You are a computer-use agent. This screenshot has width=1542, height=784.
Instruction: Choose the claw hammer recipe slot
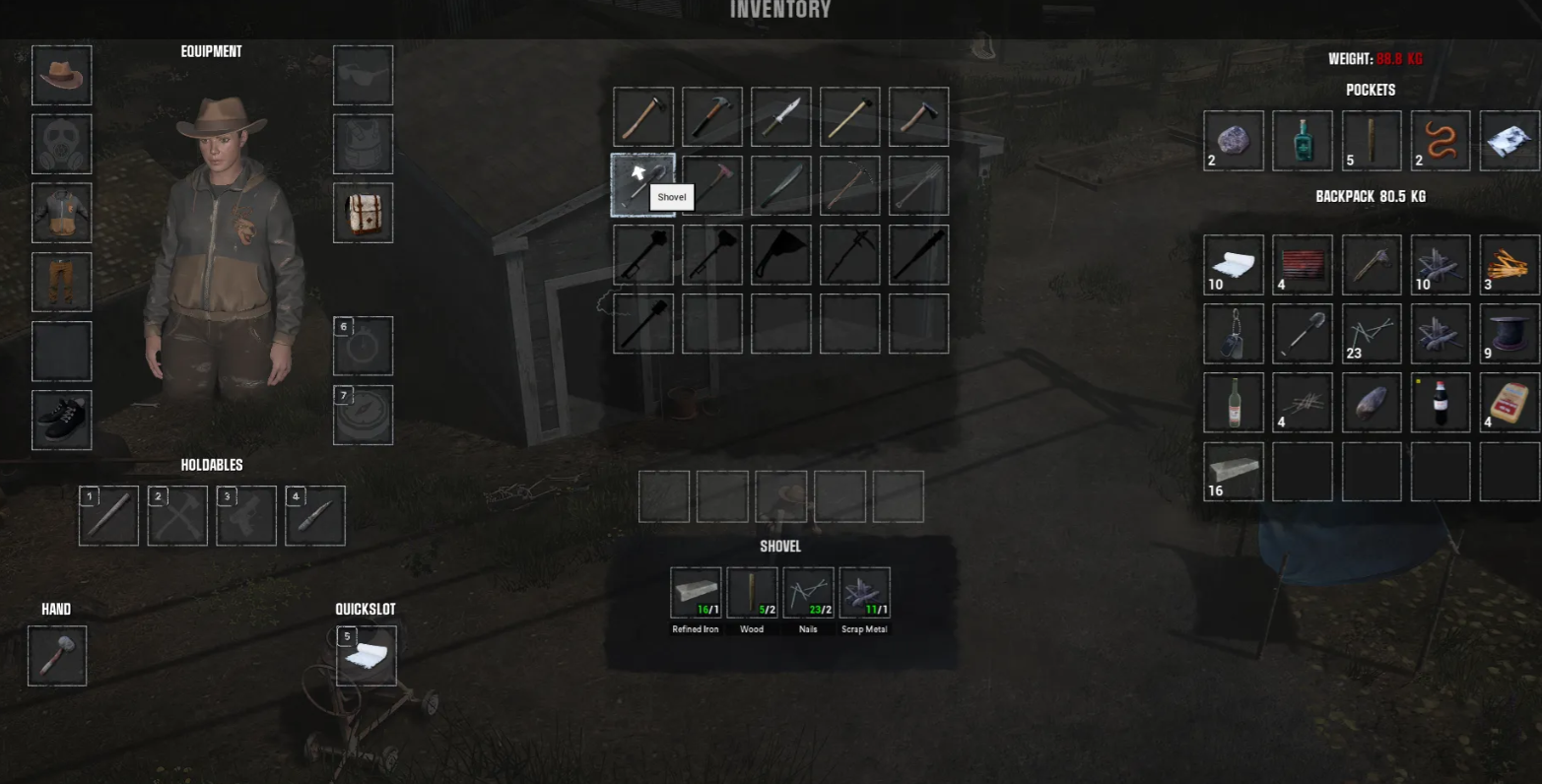coord(711,117)
